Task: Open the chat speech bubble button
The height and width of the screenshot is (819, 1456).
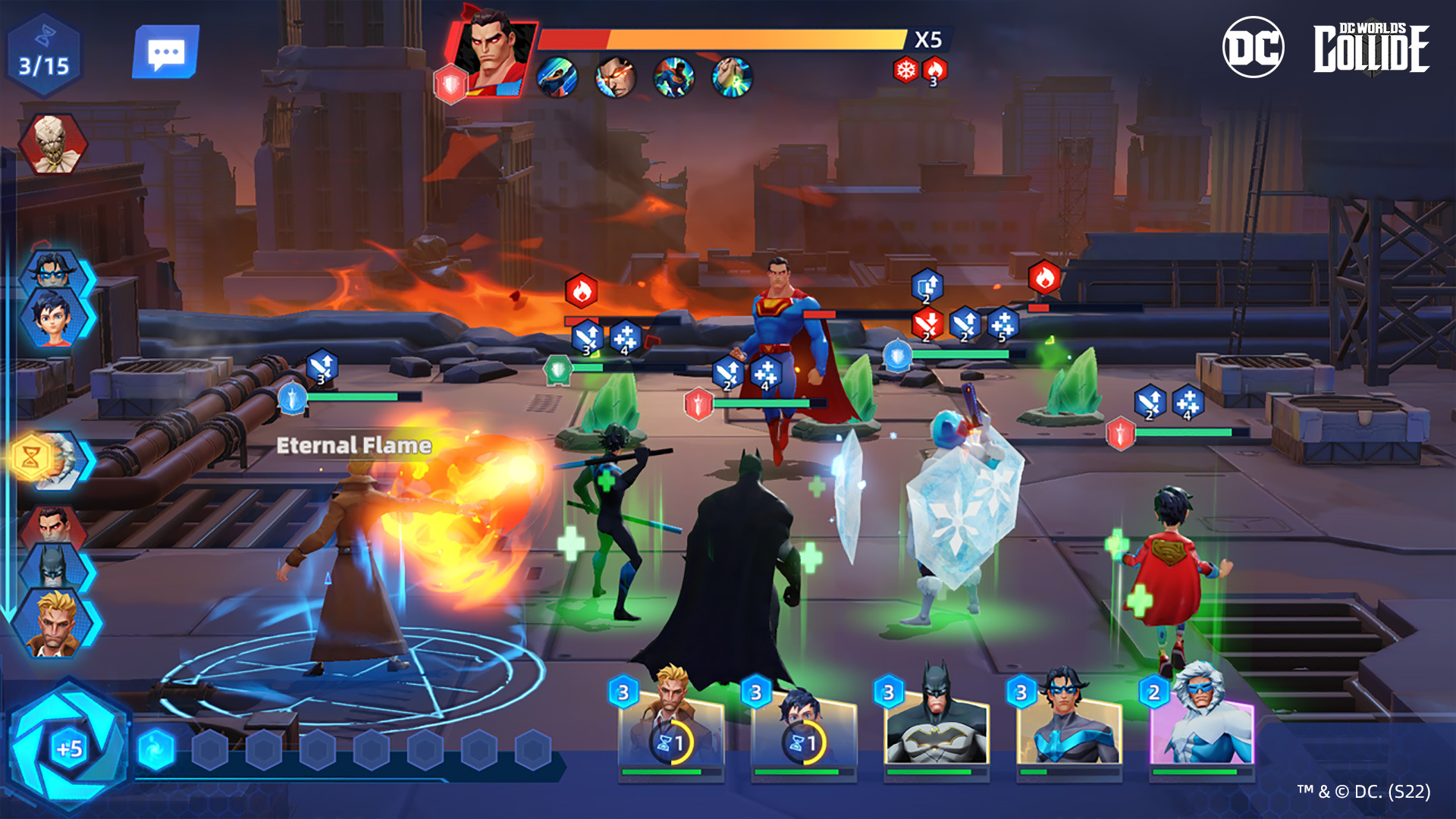Action: [165, 52]
